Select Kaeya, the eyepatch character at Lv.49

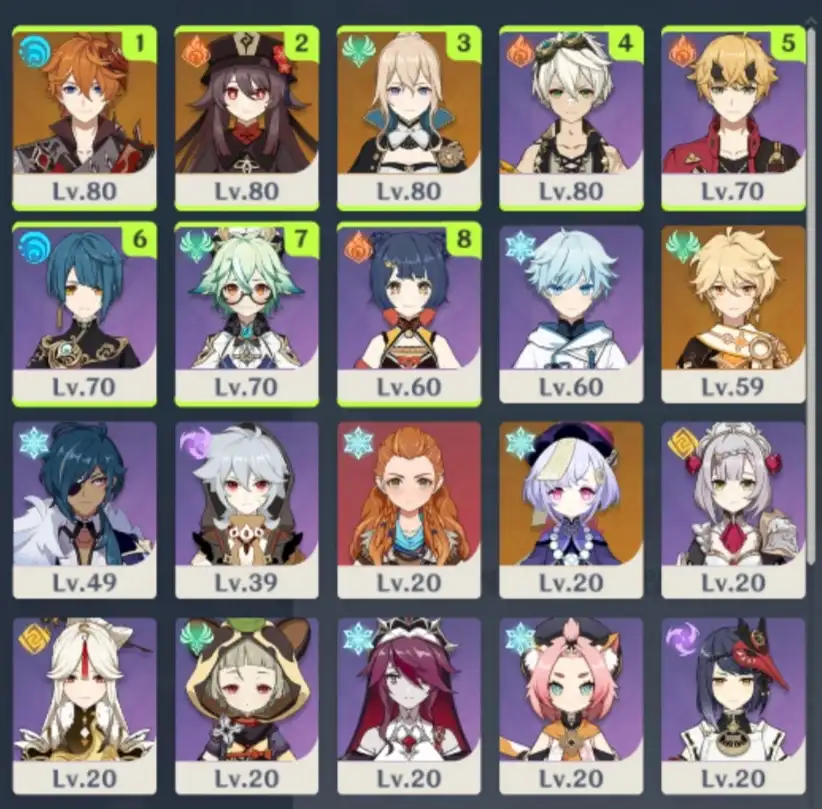coord(84,508)
